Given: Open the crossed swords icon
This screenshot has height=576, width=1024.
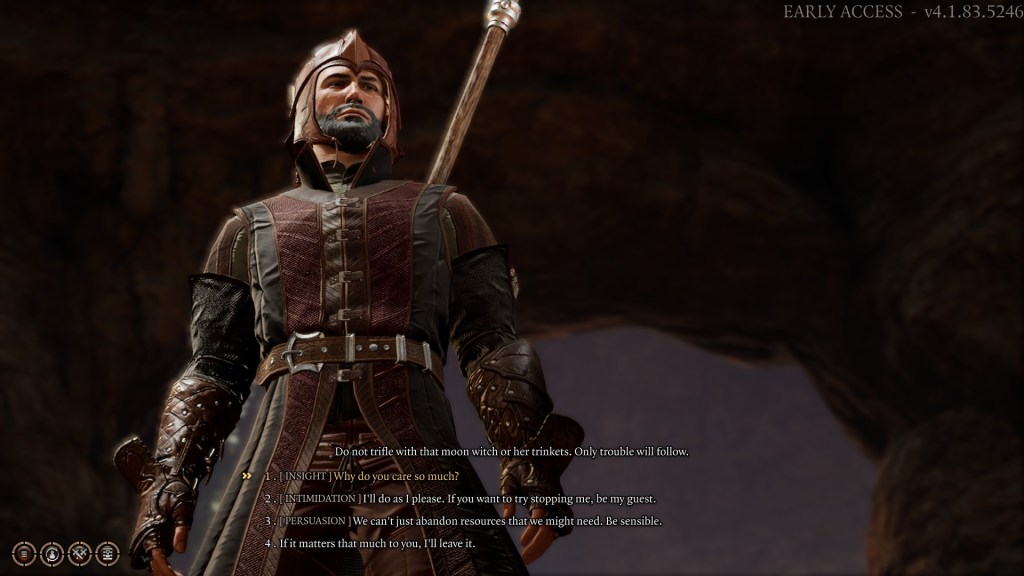Looking at the screenshot, I should (80, 553).
